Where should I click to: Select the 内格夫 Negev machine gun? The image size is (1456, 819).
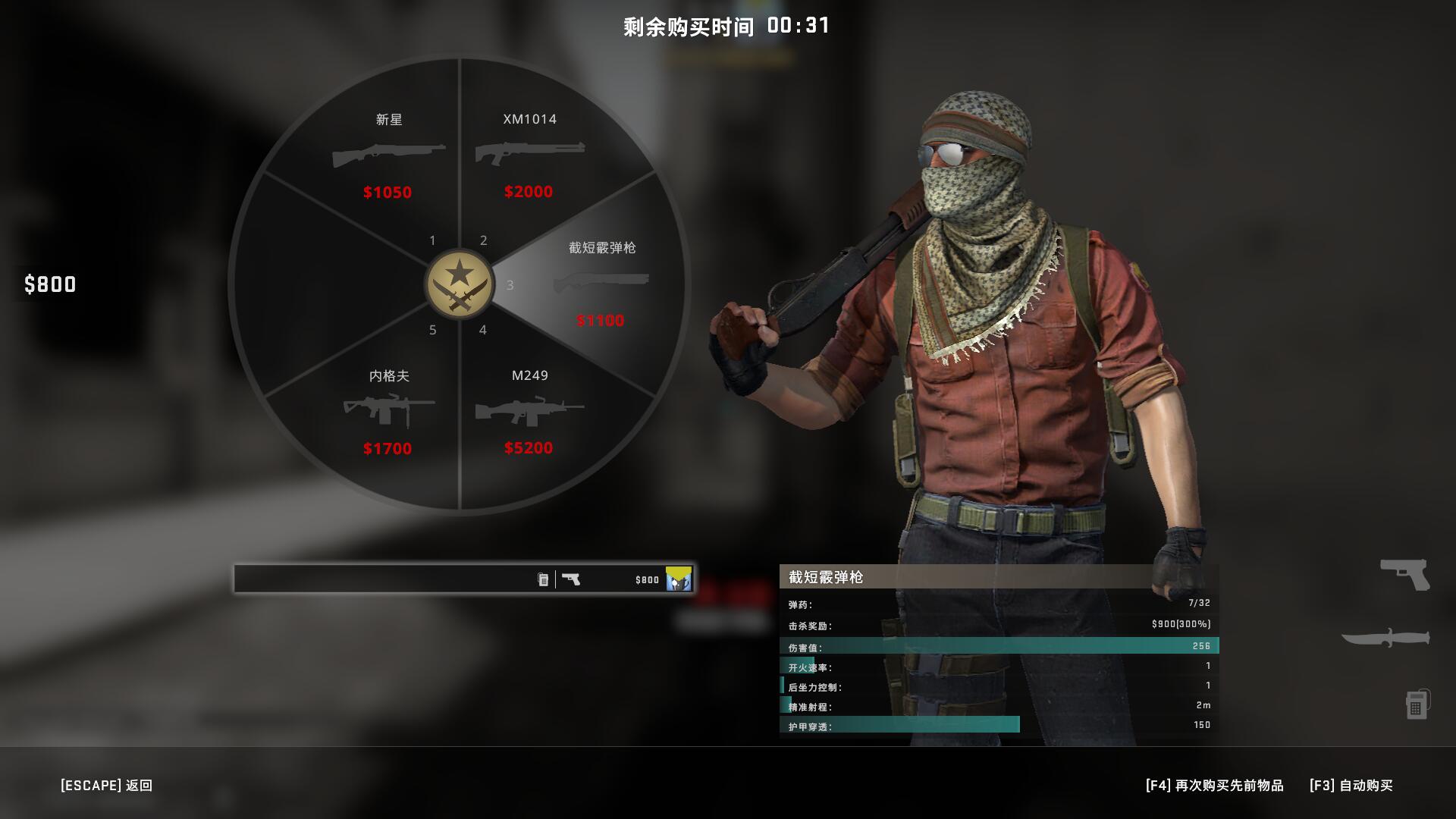(x=388, y=409)
